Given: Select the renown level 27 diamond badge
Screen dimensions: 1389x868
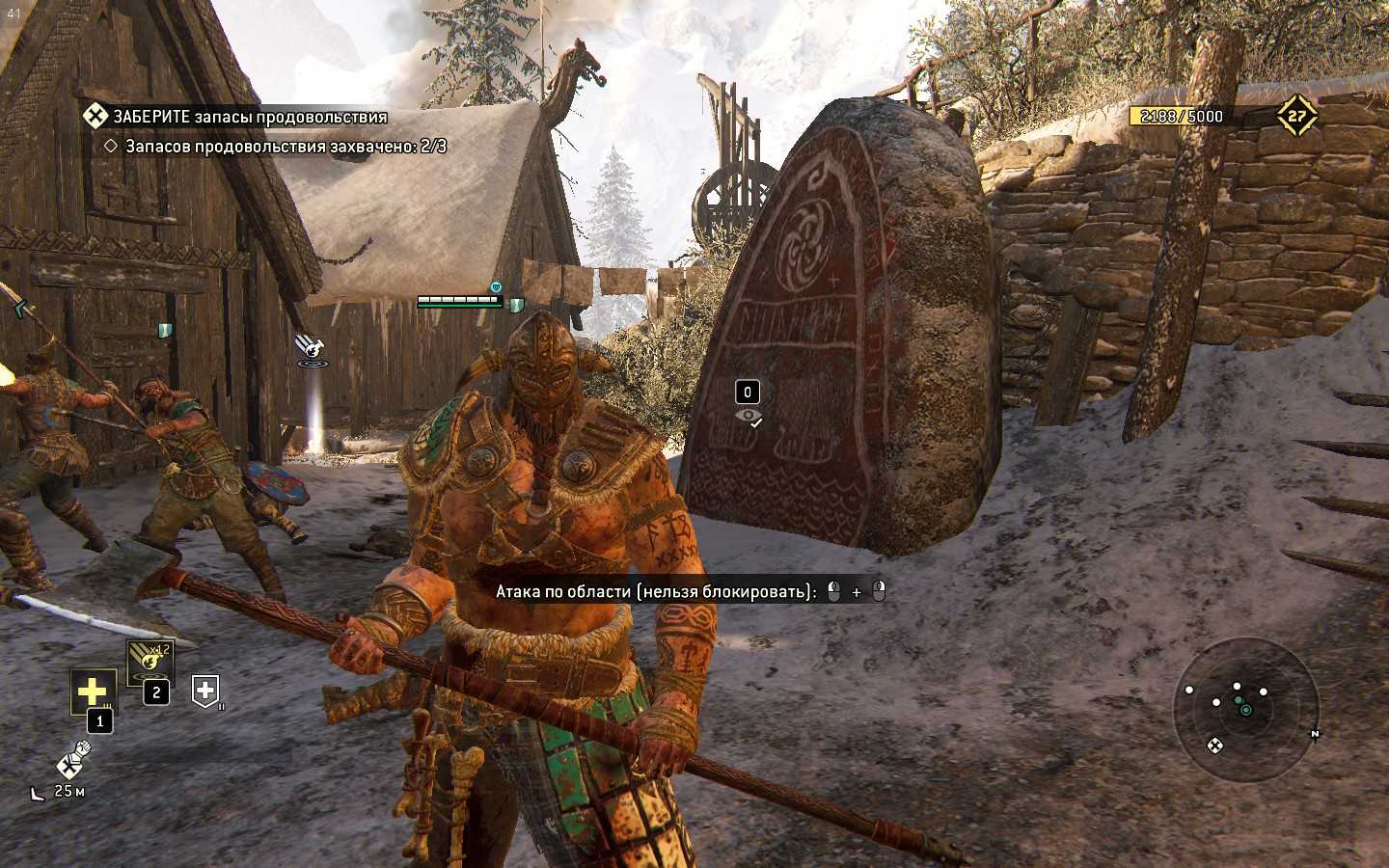Looking at the screenshot, I should pyautogui.click(x=1297, y=117).
